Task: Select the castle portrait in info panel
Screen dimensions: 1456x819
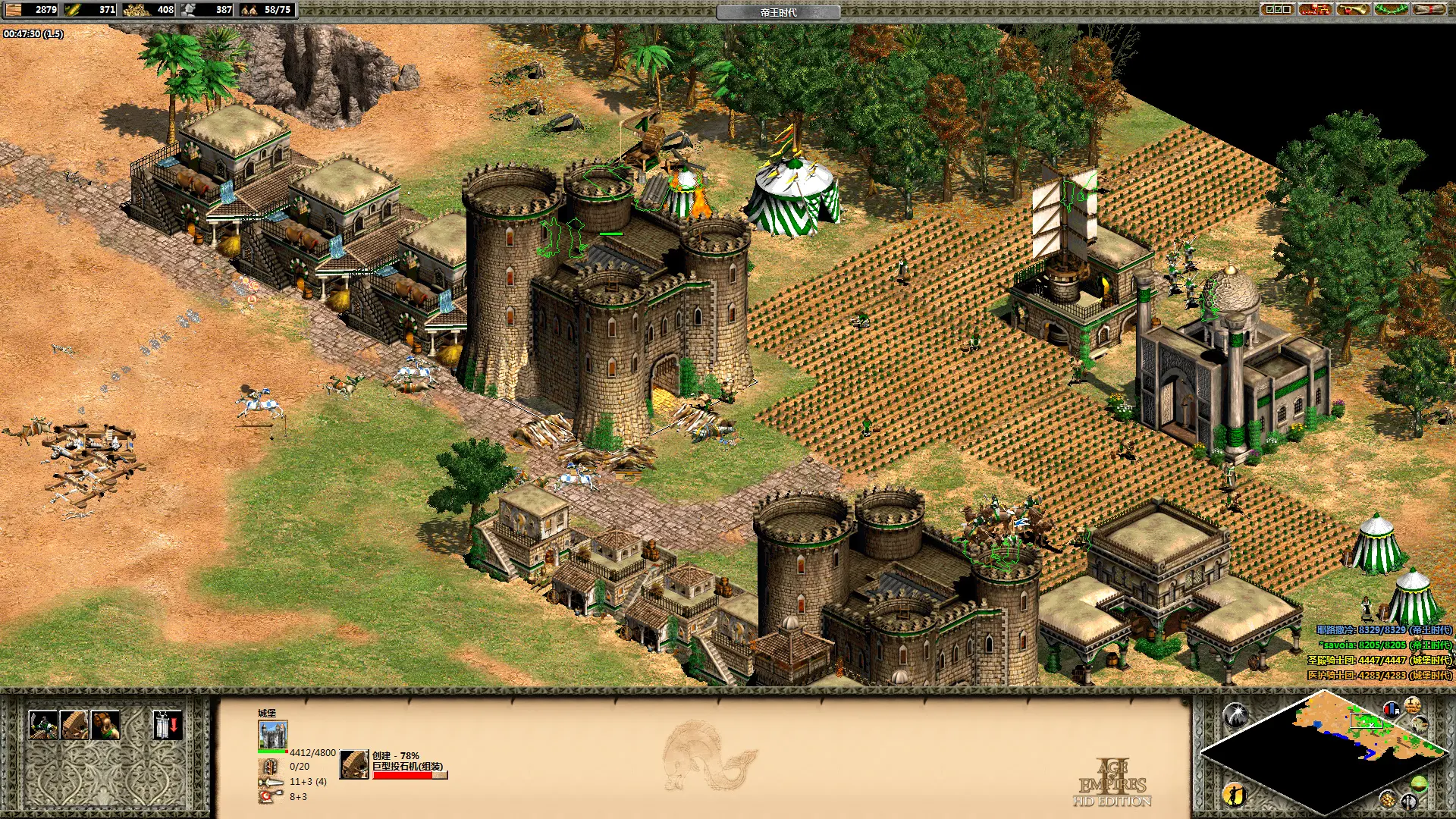Action: [x=273, y=735]
